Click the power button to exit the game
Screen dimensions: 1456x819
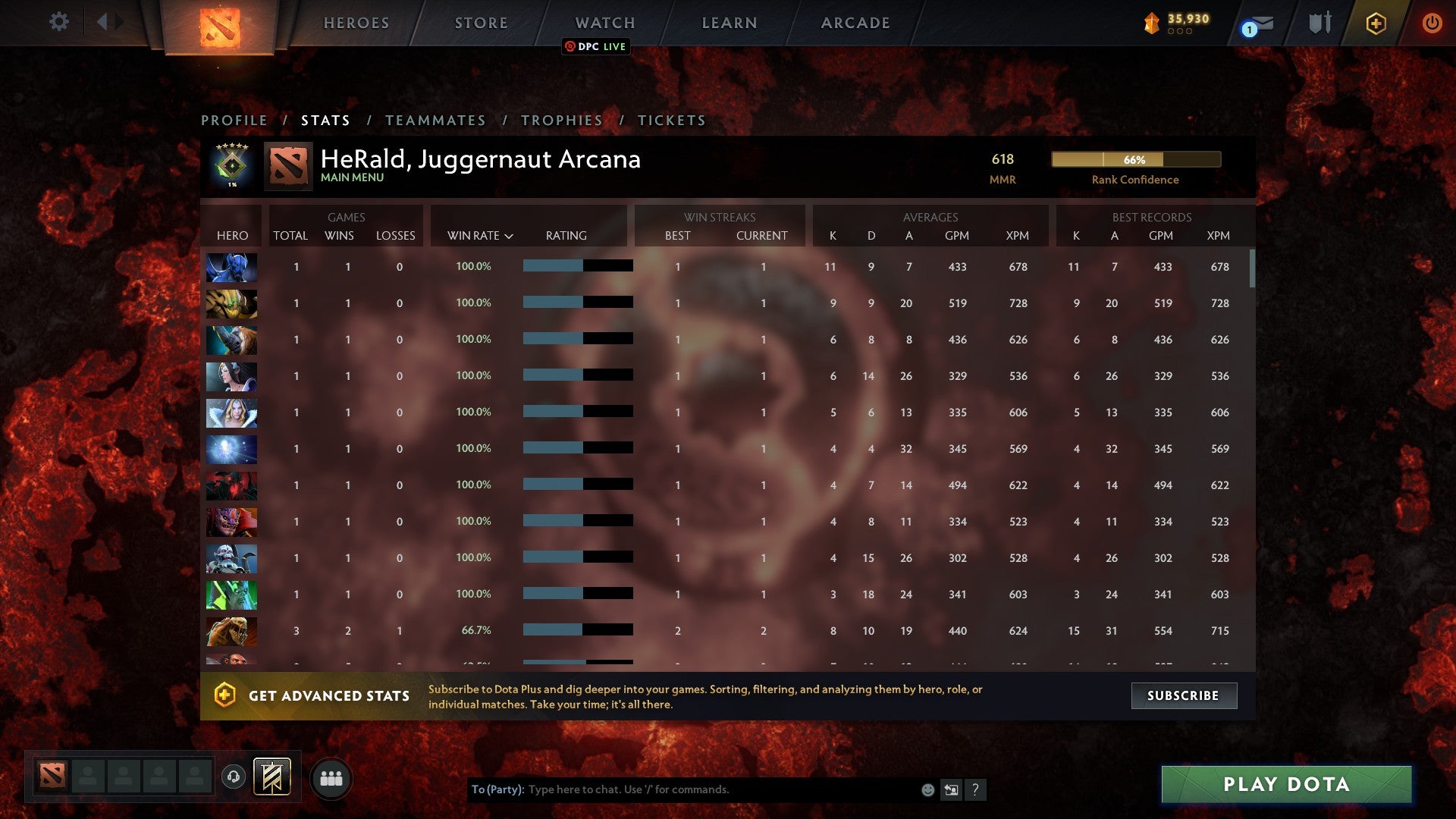tap(1432, 23)
